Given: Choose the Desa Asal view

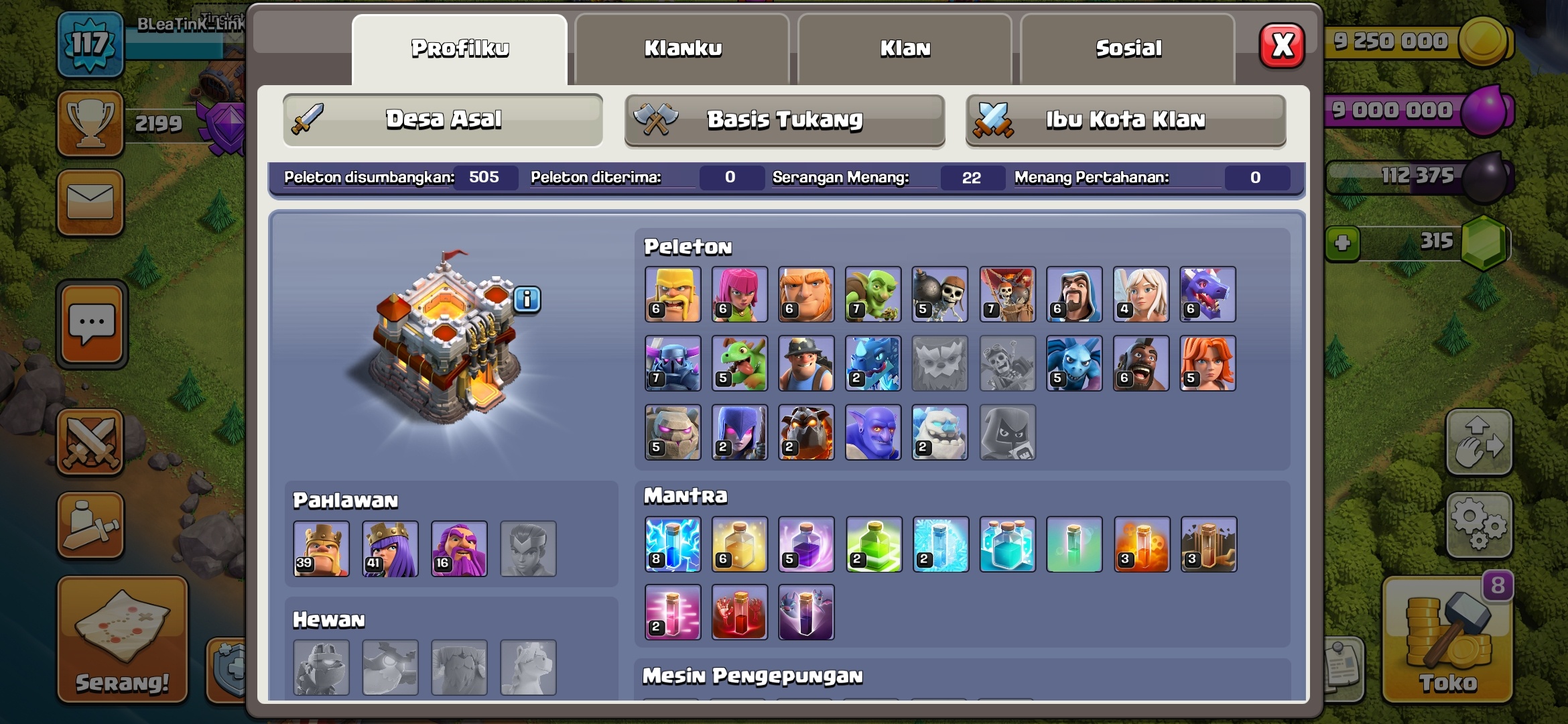Looking at the screenshot, I should (x=443, y=120).
